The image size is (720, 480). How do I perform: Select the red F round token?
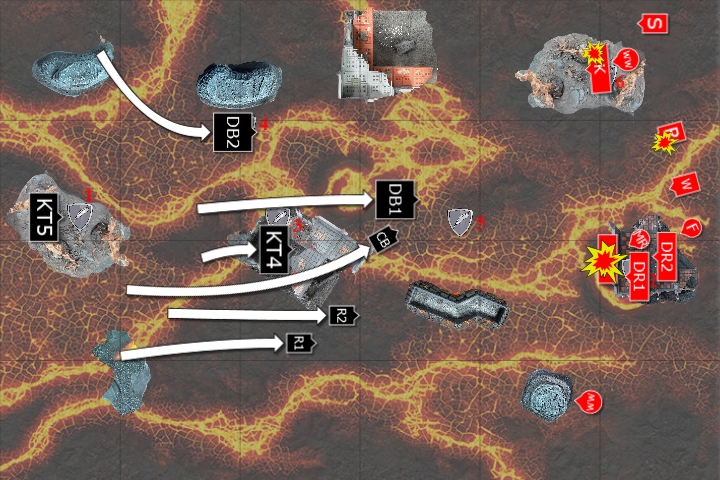pyautogui.click(x=691, y=227)
